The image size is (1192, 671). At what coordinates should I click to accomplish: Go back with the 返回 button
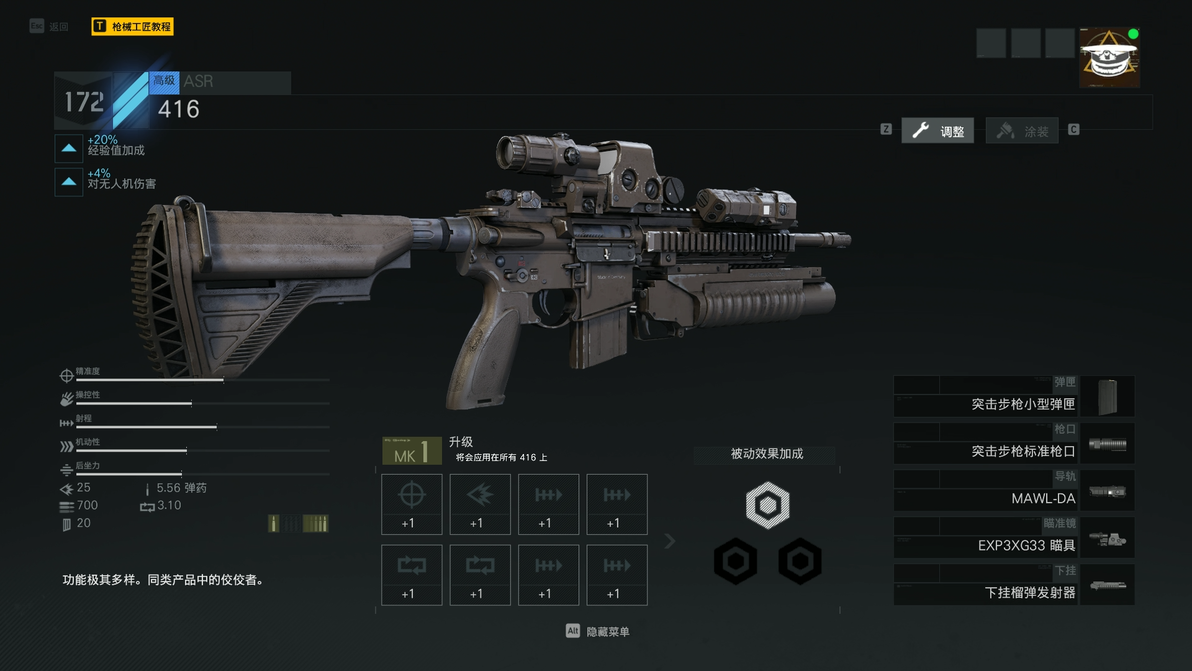point(50,27)
